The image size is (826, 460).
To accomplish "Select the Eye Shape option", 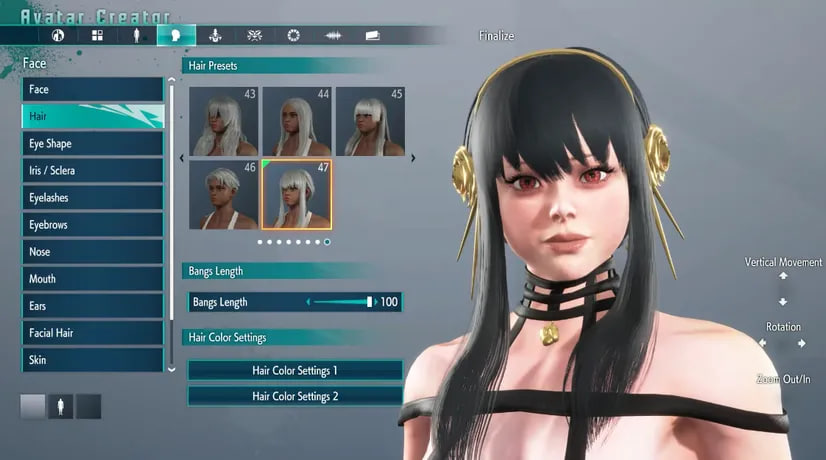I will [x=92, y=143].
